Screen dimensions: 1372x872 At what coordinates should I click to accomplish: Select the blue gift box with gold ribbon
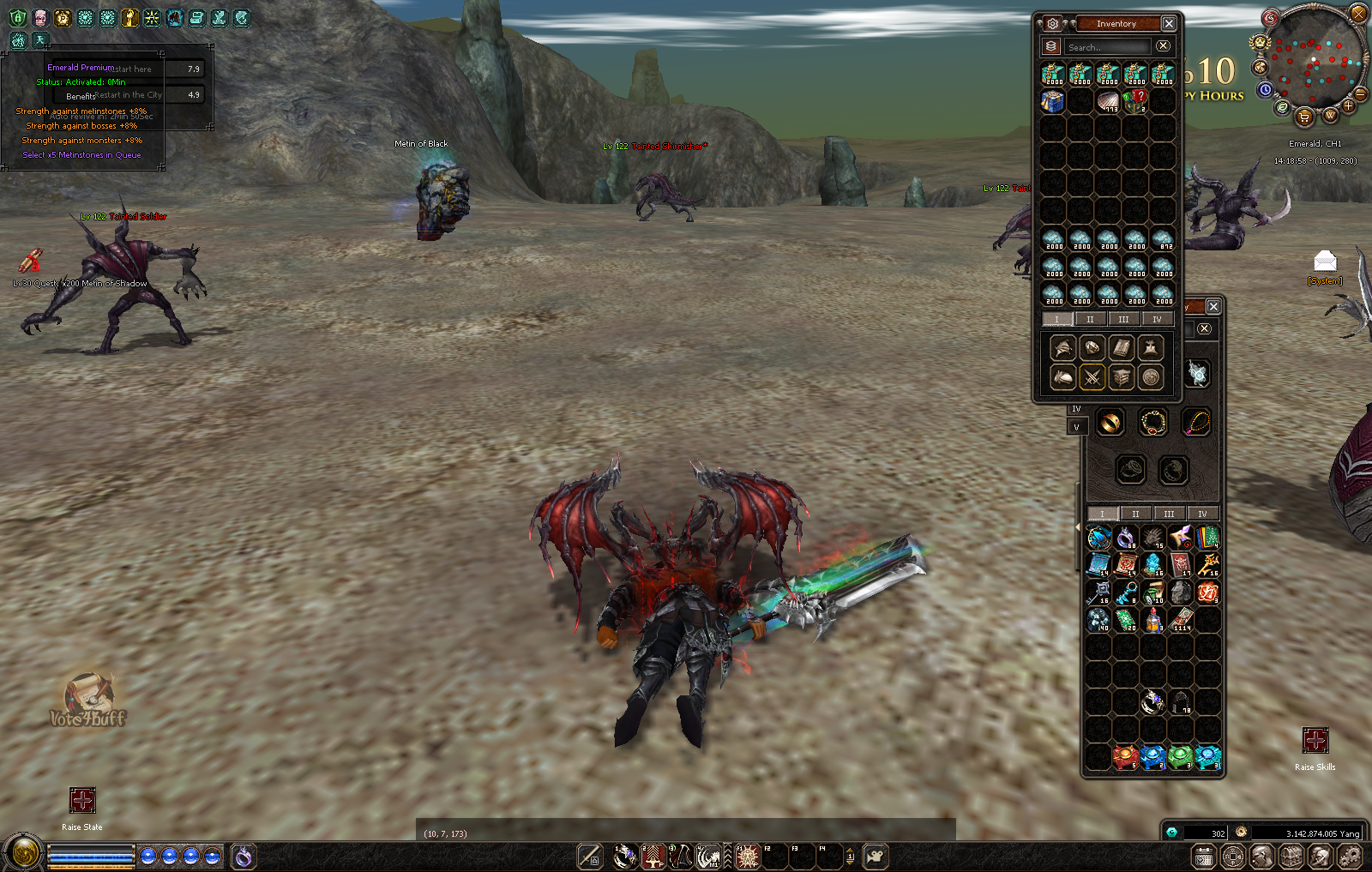click(x=1053, y=102)
